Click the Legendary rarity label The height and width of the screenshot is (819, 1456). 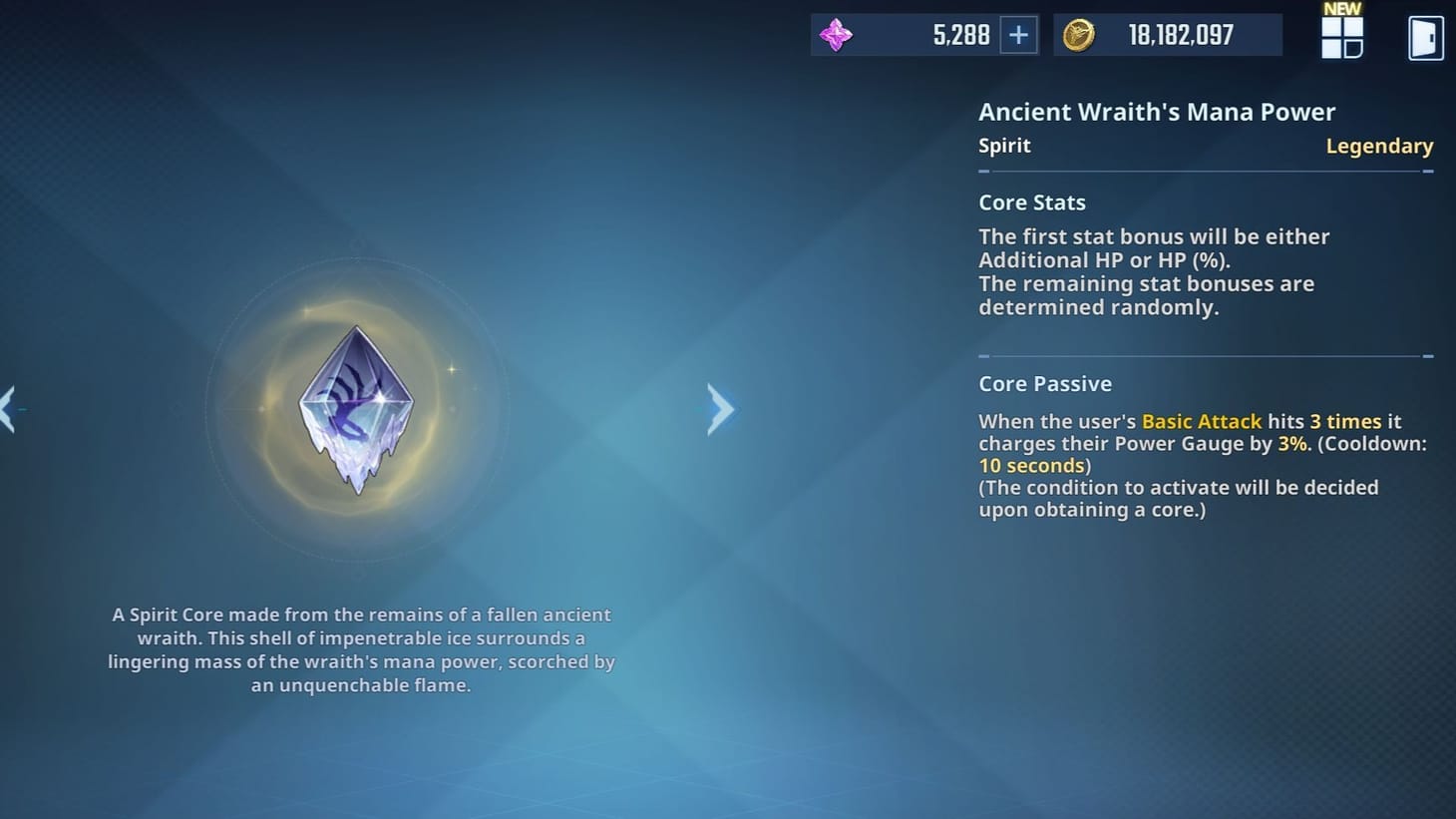(x=1380, y=146)
